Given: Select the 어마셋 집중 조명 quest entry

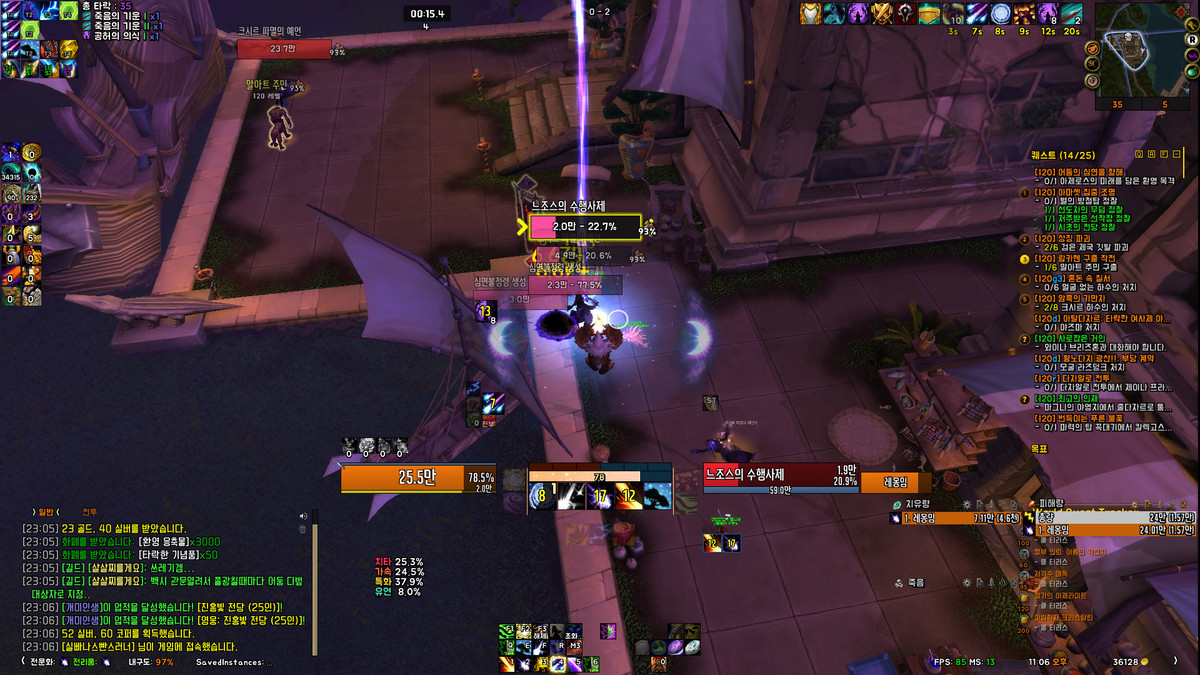Looking at the screenshot, I should tap(1078, 191).
